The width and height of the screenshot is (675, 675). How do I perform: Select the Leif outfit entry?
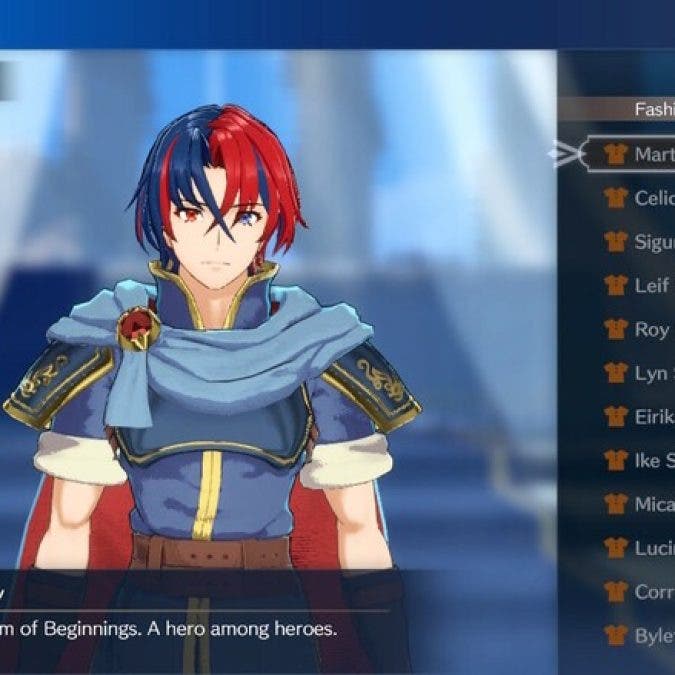point(640,285)
